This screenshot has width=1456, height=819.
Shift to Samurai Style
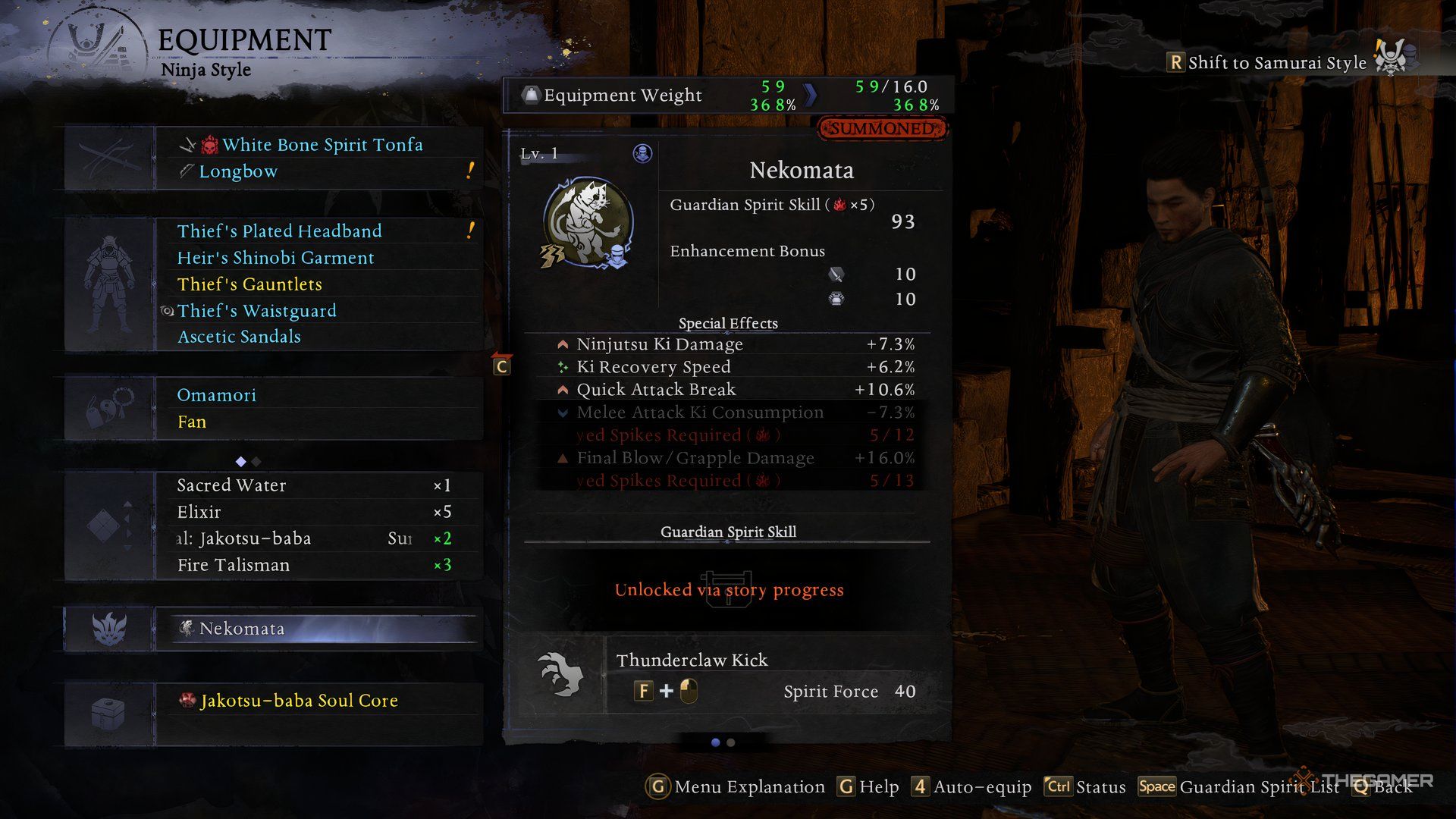[1276, 63]
